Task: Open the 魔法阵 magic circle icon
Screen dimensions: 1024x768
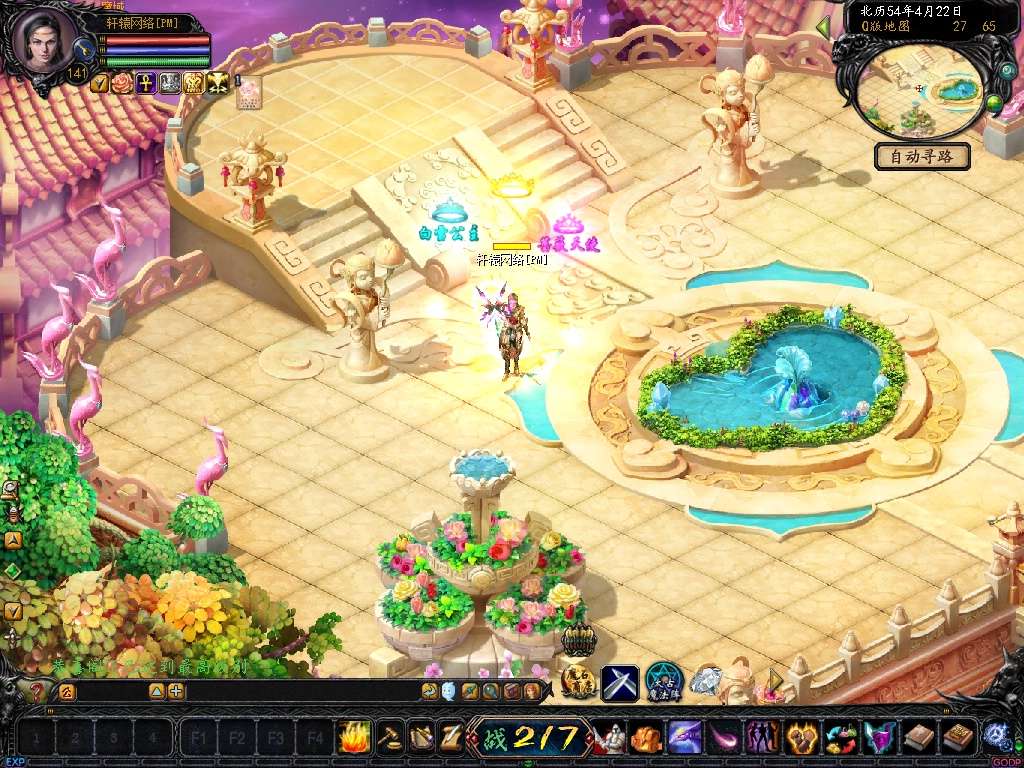Action: pyautogui.click(x=663, y=682)
